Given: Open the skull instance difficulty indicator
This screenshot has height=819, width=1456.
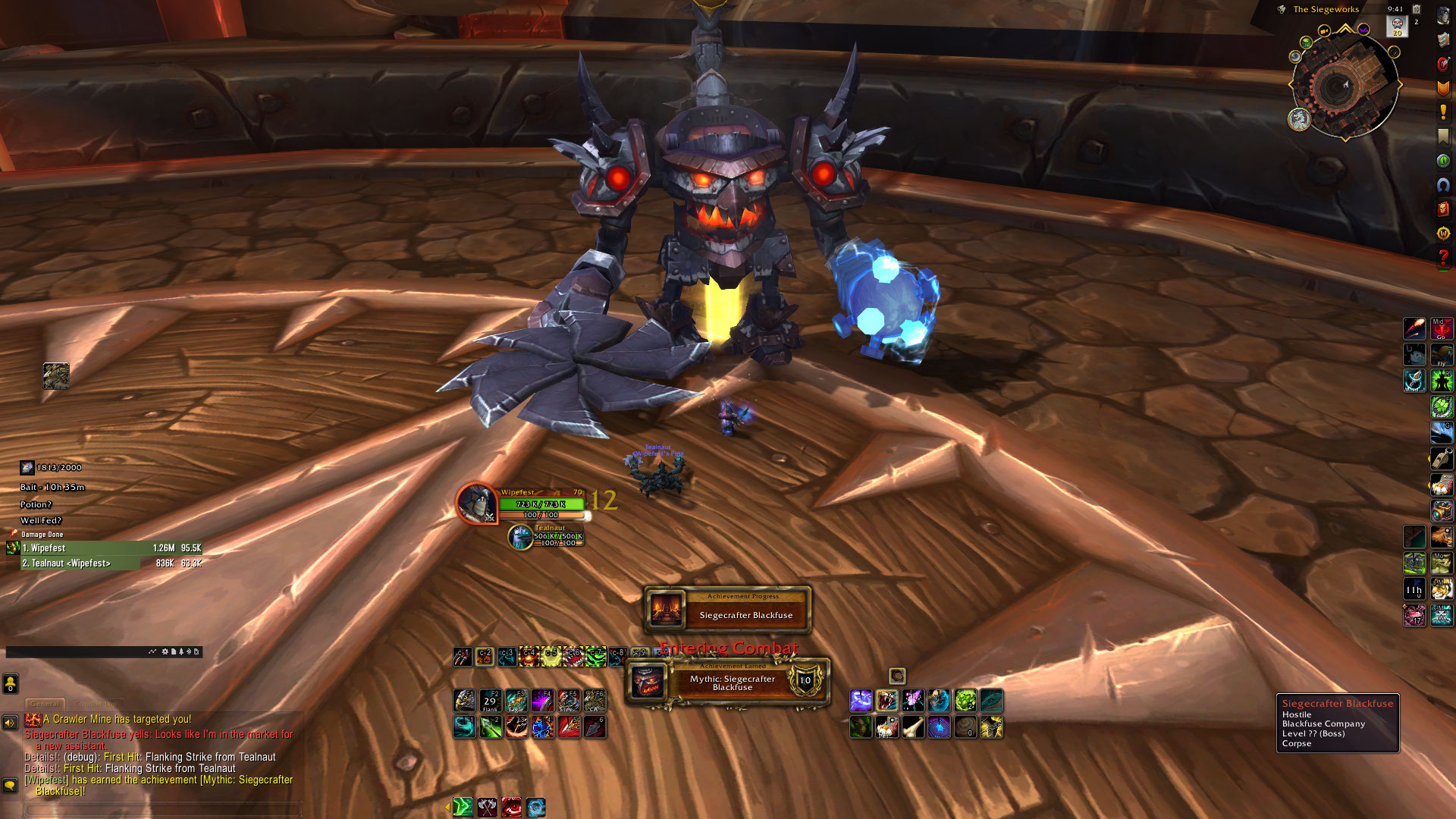Looking at the screenshot, I should (x=1397, y=25).
